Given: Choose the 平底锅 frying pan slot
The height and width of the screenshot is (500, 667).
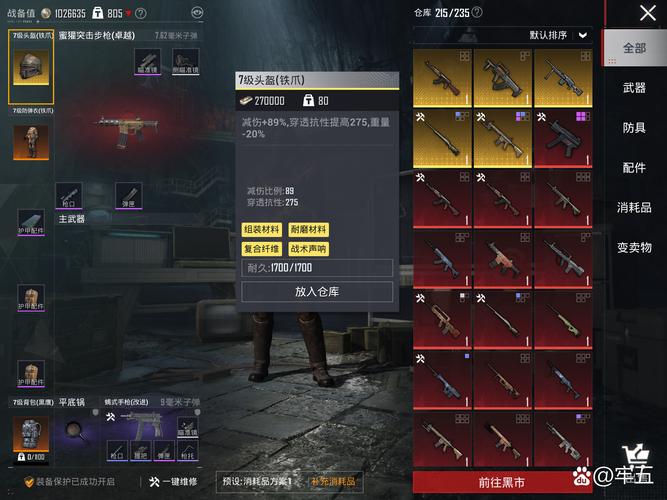Looking at the screenshot, I should coord(75,428).
